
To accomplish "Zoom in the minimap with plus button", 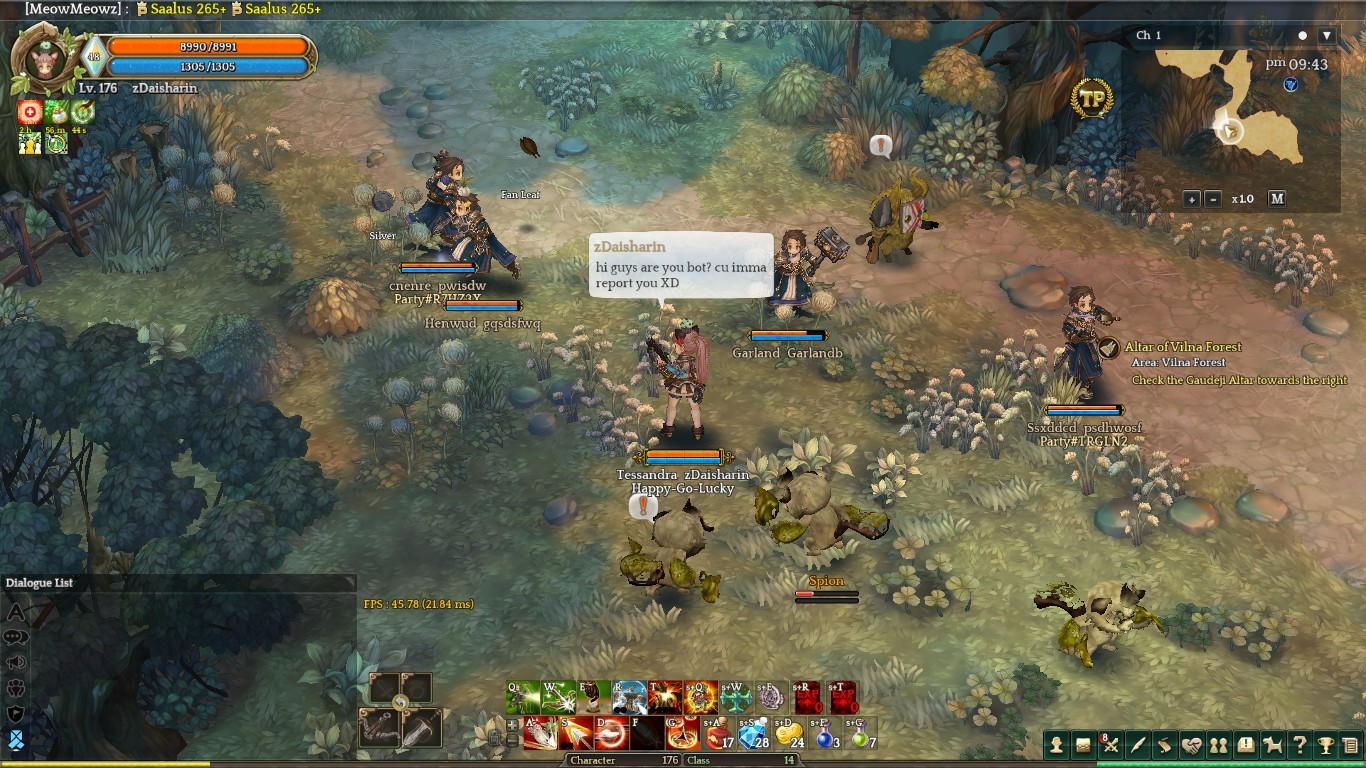I will pos(1192,199).
